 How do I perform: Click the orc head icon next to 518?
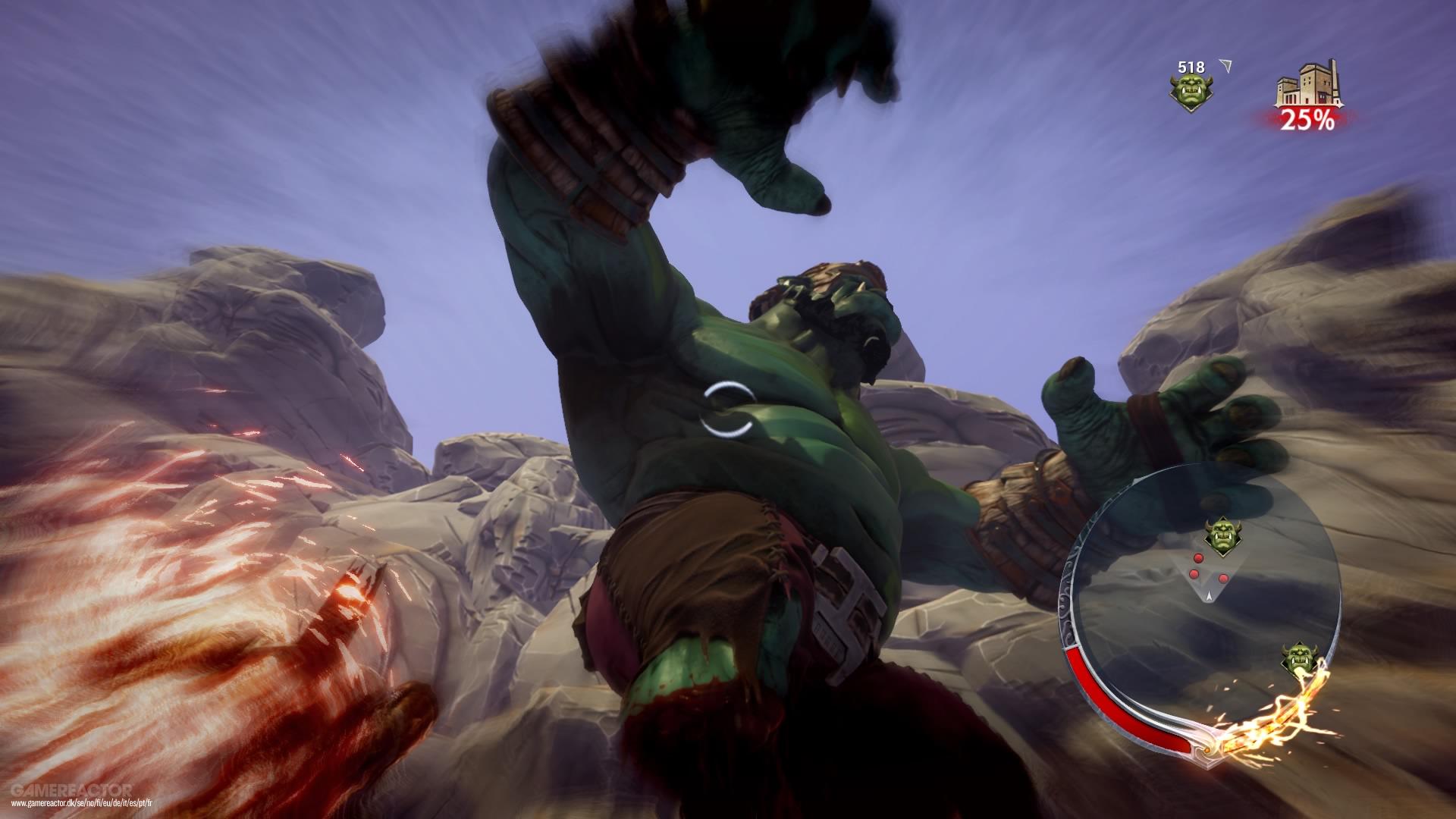pos(1192,89)
